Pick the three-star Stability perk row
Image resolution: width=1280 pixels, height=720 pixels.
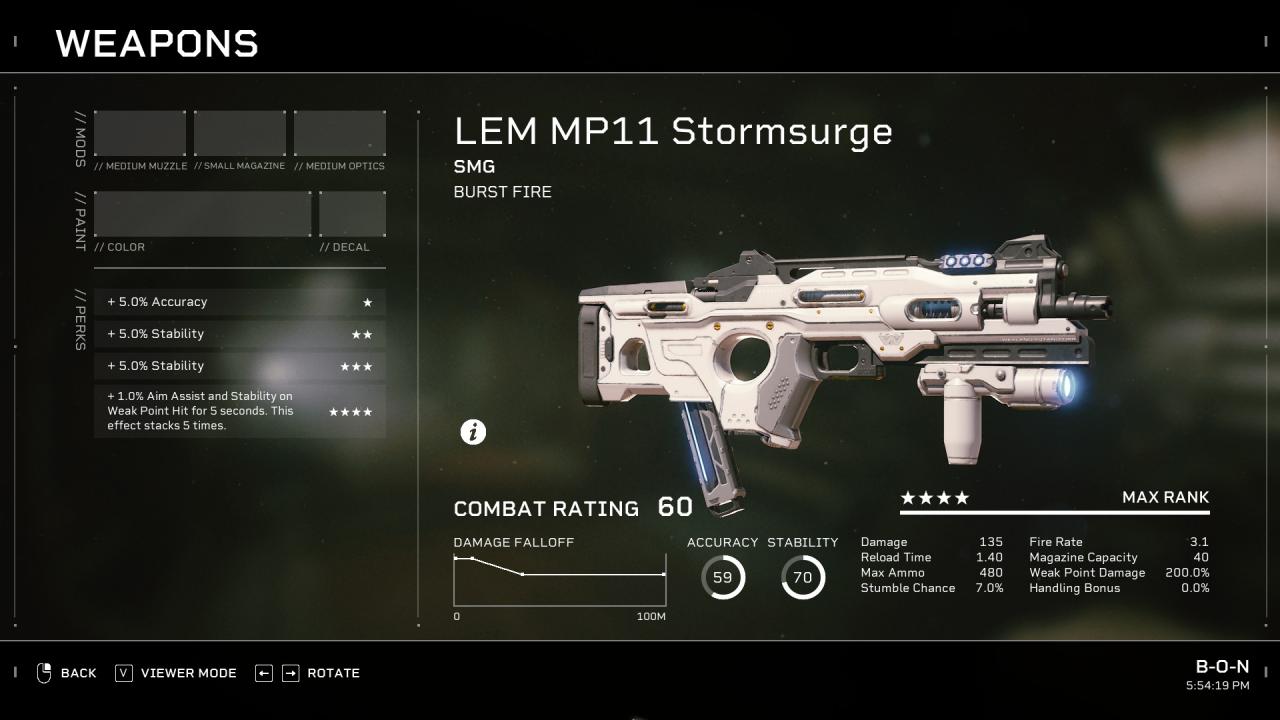240,366
